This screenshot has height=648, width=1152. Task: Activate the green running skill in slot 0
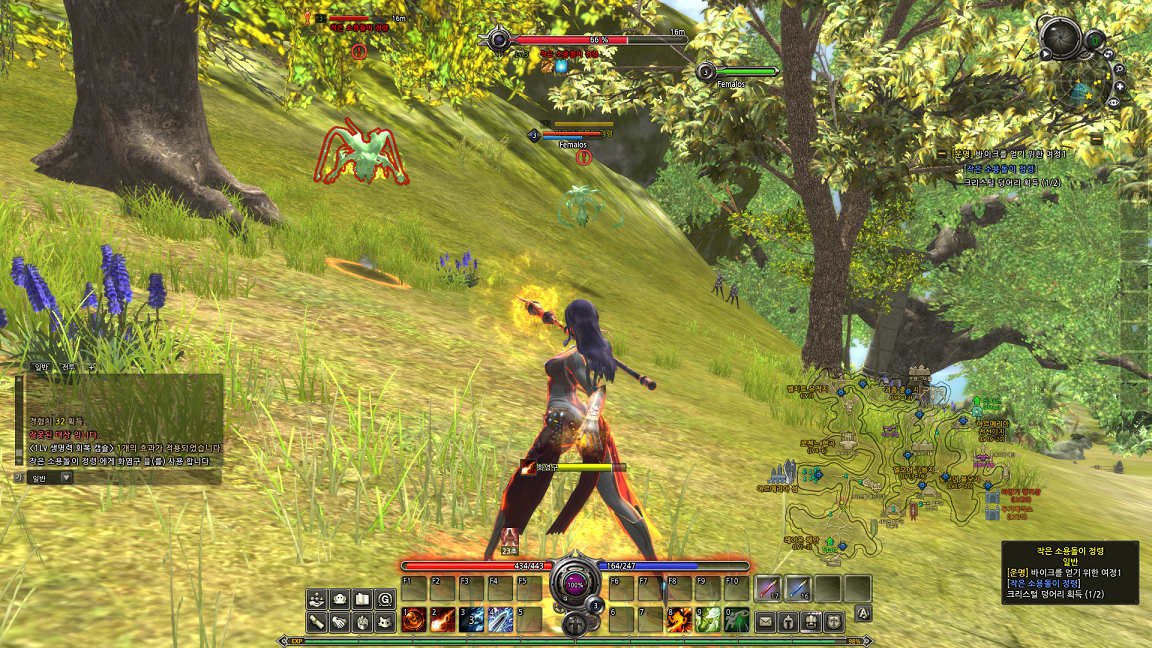pos(737,620)
